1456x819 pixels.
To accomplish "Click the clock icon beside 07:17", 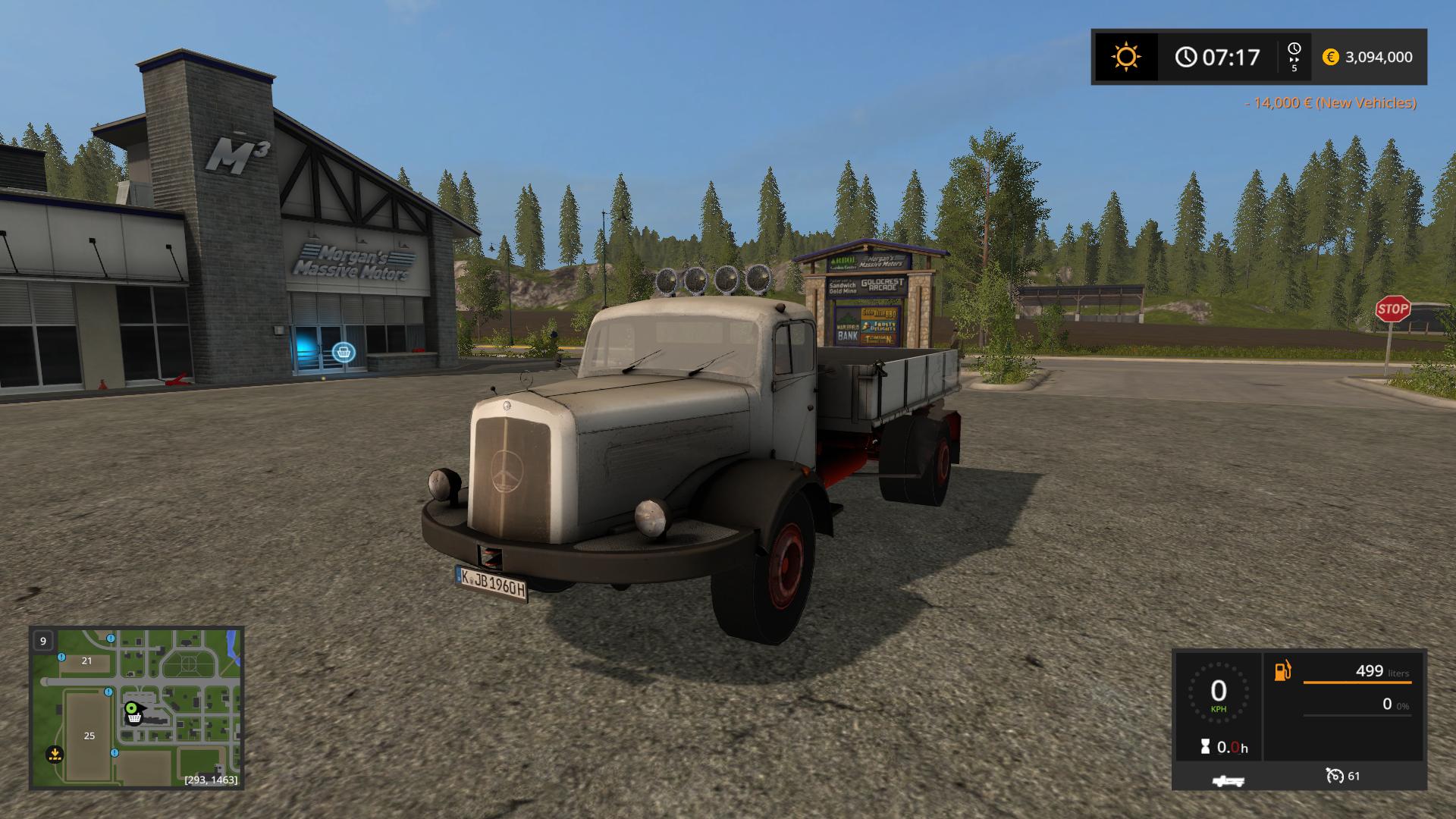I will click(1185, 56).
